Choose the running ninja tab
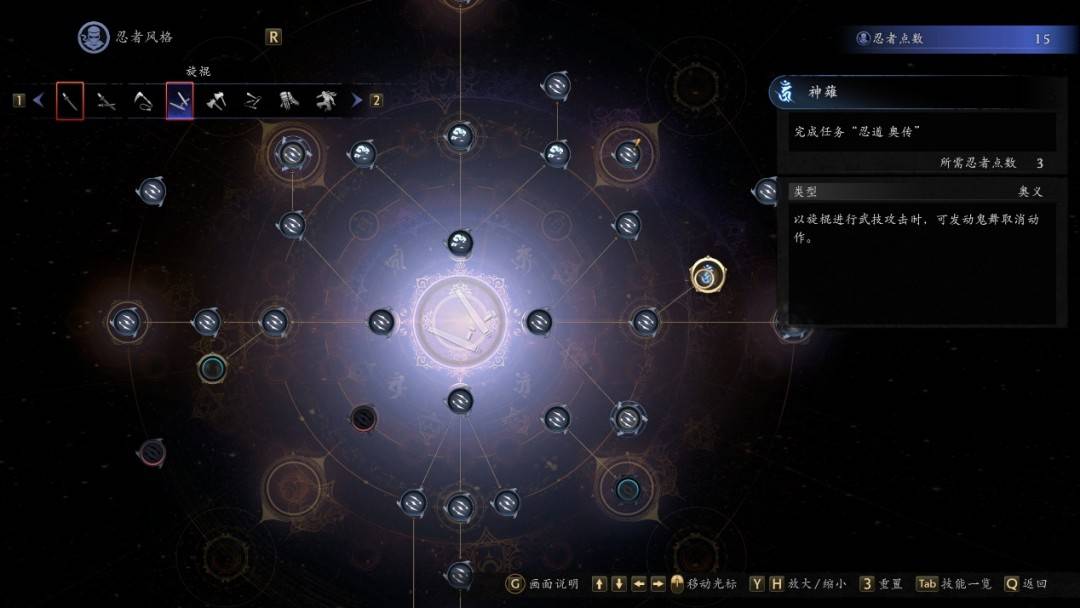 click(326, 101)
